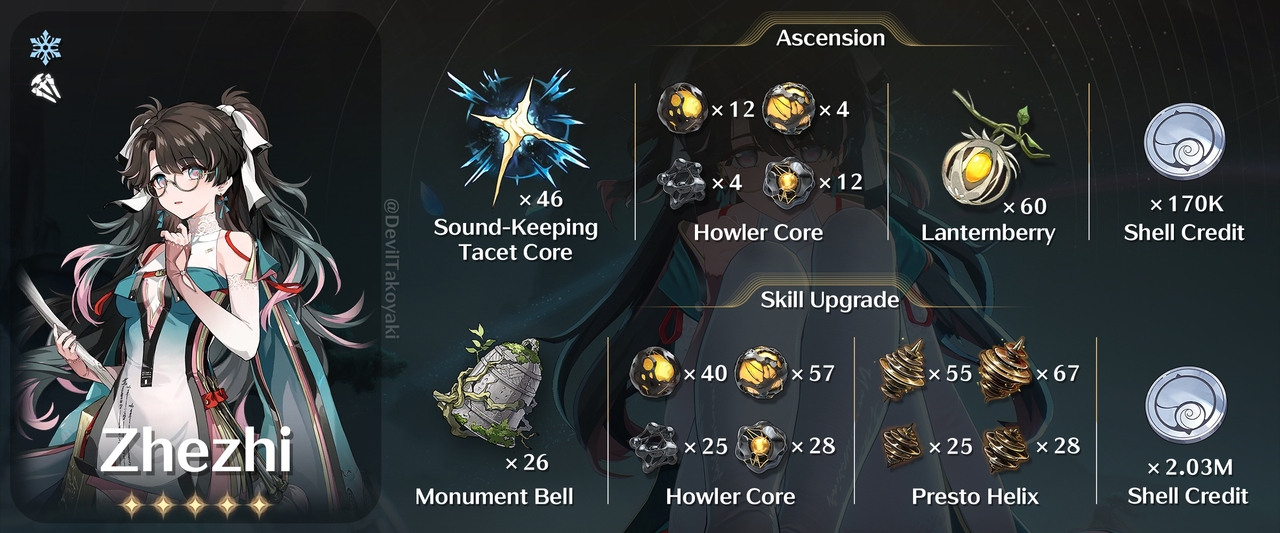
Task: Choose the Howler Core icon marked ×57
Action: (760, 374)
